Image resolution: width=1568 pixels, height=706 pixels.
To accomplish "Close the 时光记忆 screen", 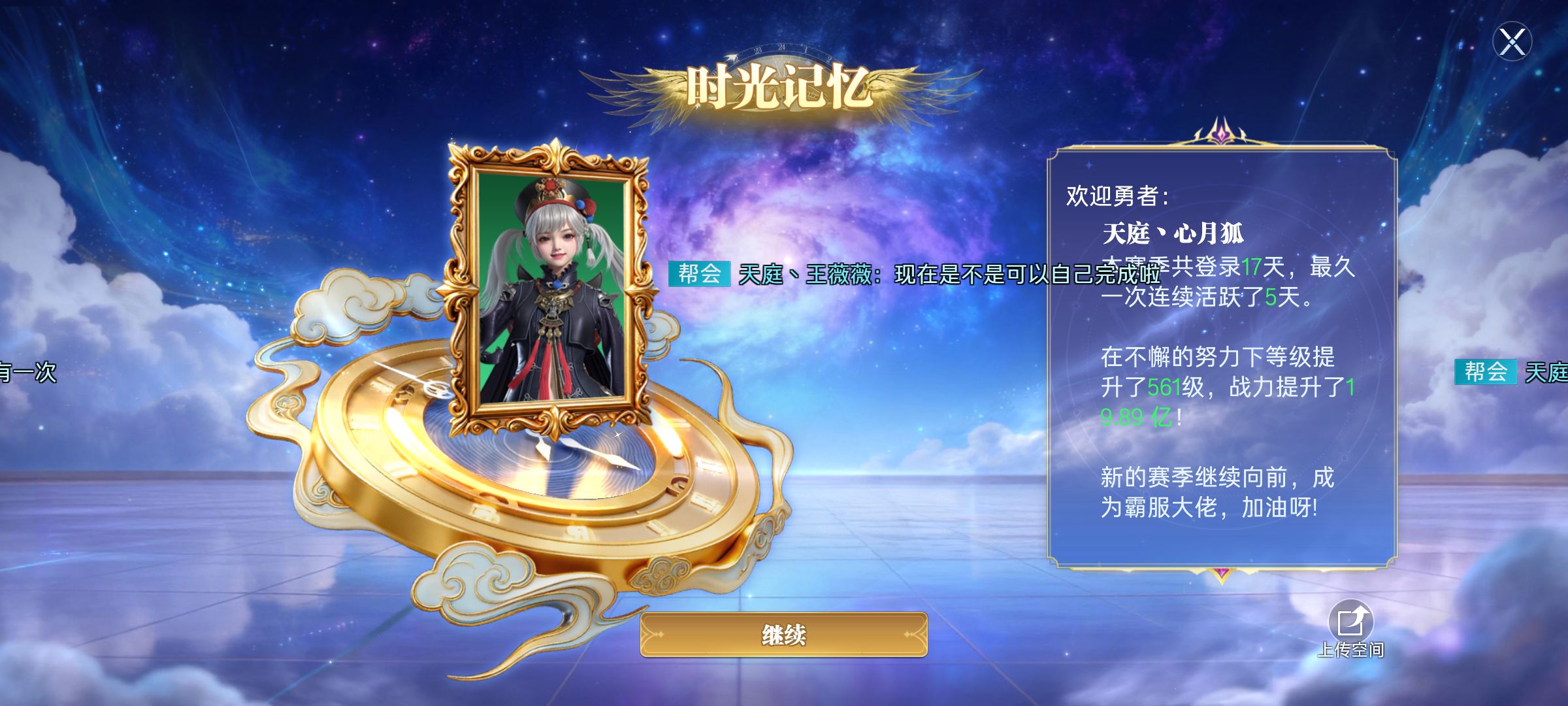I will [x=1512, y=42].
